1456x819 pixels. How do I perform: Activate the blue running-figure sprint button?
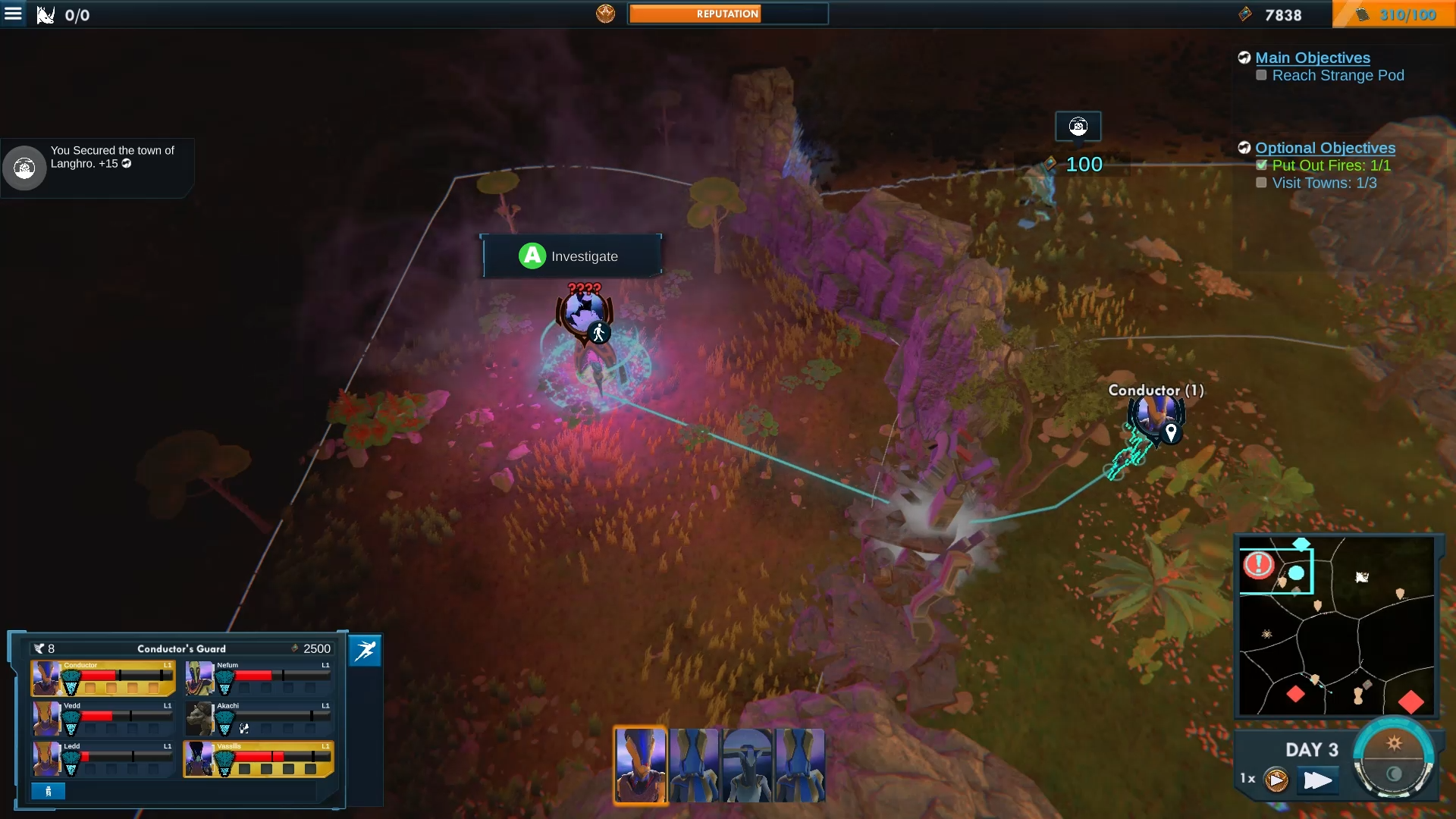point(365,651)
